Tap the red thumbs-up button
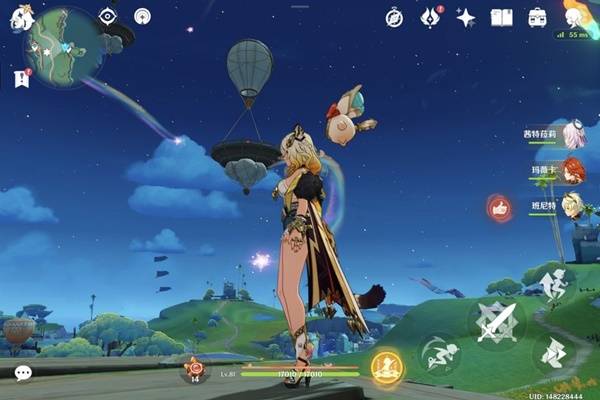Viewport: 600px width, 400px height. 499,208
